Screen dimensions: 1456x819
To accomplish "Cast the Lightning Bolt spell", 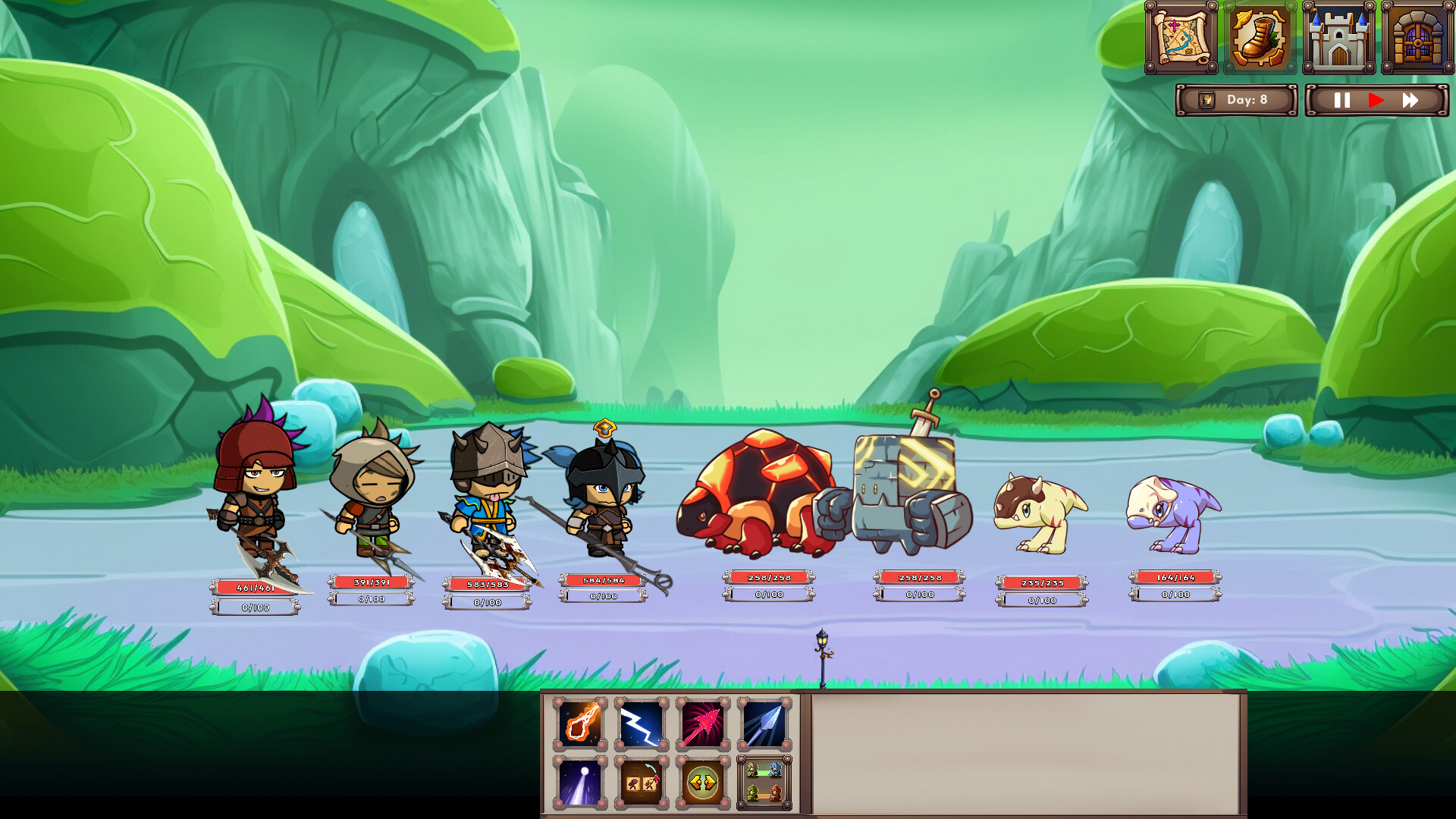I will coord(642,722).
